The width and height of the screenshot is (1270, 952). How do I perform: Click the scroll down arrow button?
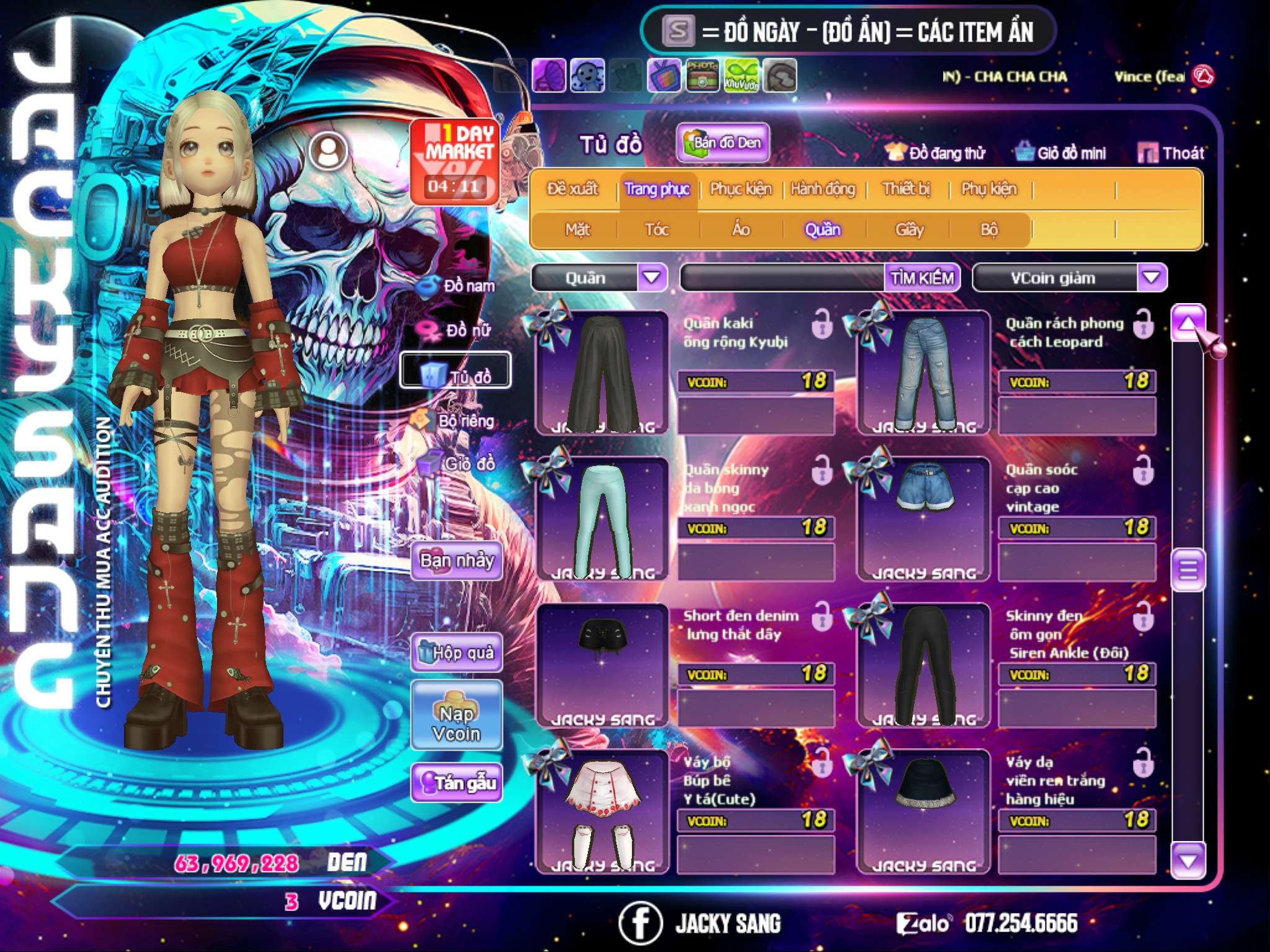1188,860
